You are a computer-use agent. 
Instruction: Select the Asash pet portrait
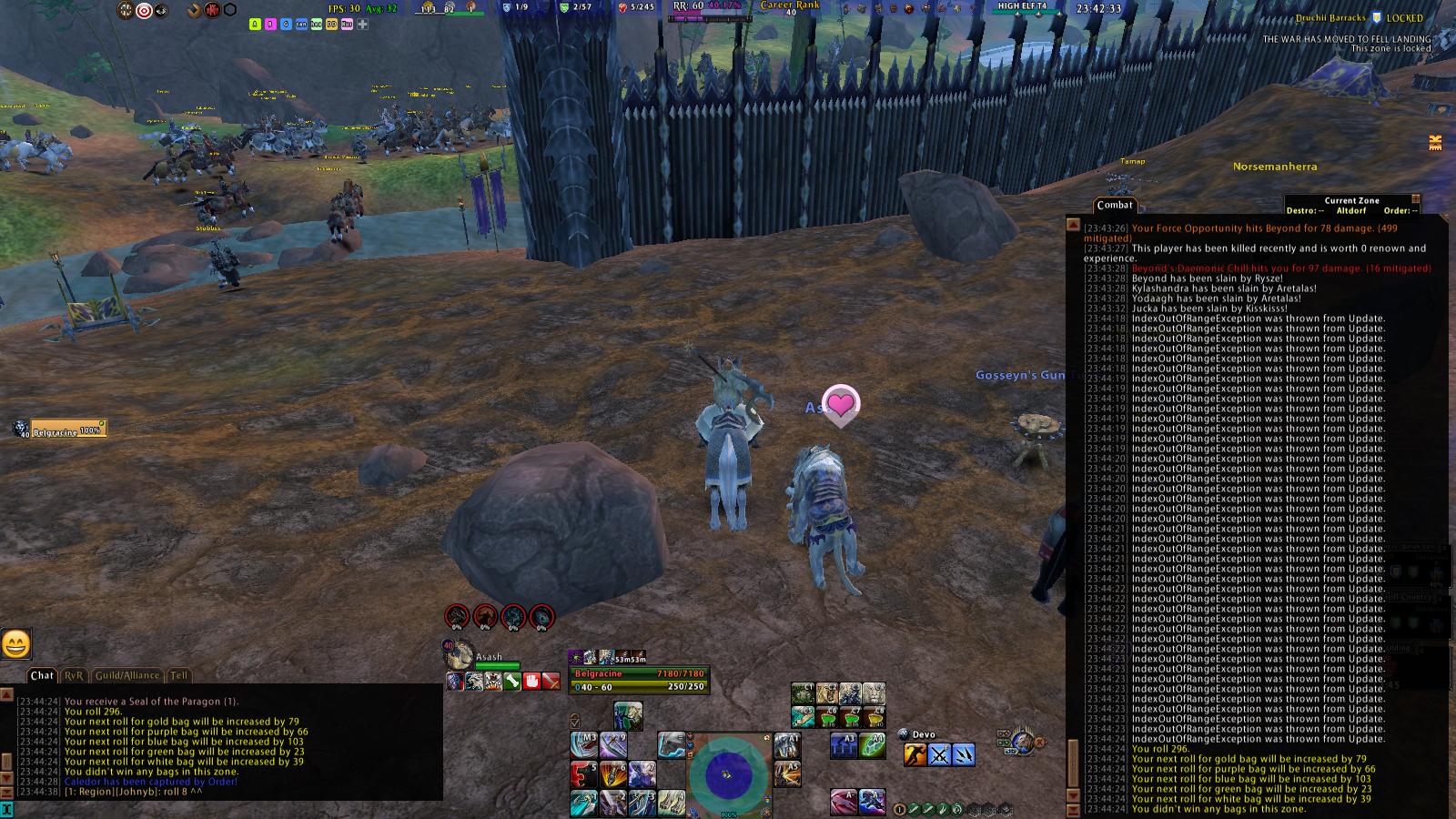click(460, 654)
